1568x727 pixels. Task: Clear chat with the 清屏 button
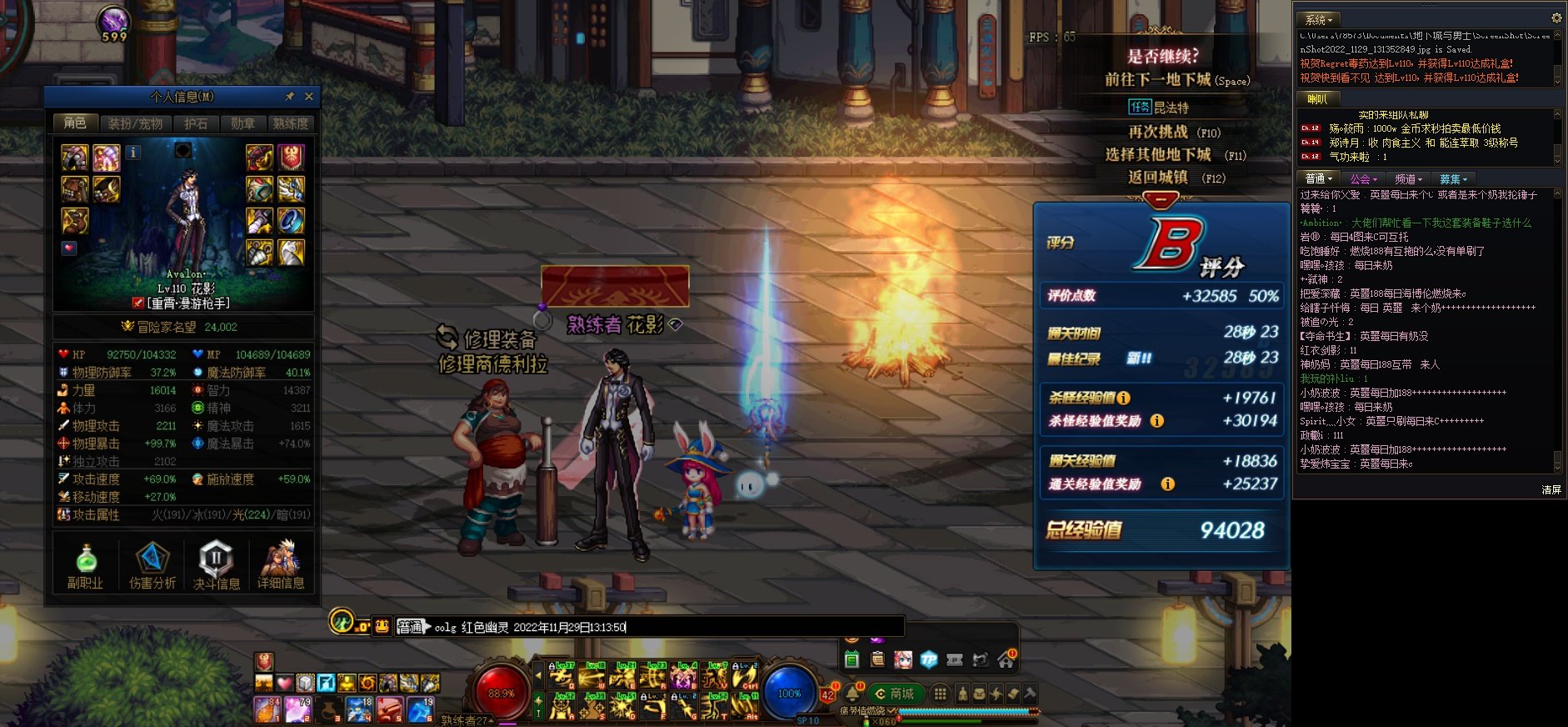[1551, 490]
